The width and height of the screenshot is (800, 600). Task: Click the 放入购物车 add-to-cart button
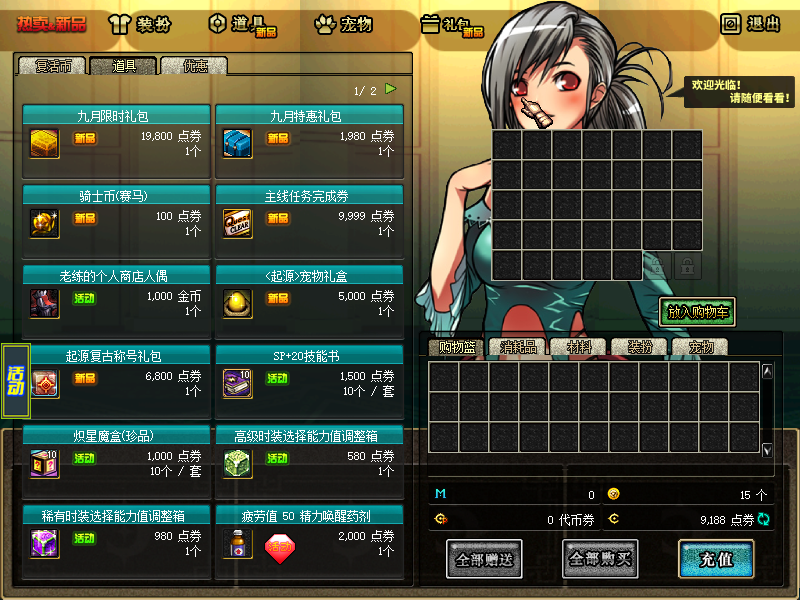[697, 312]
